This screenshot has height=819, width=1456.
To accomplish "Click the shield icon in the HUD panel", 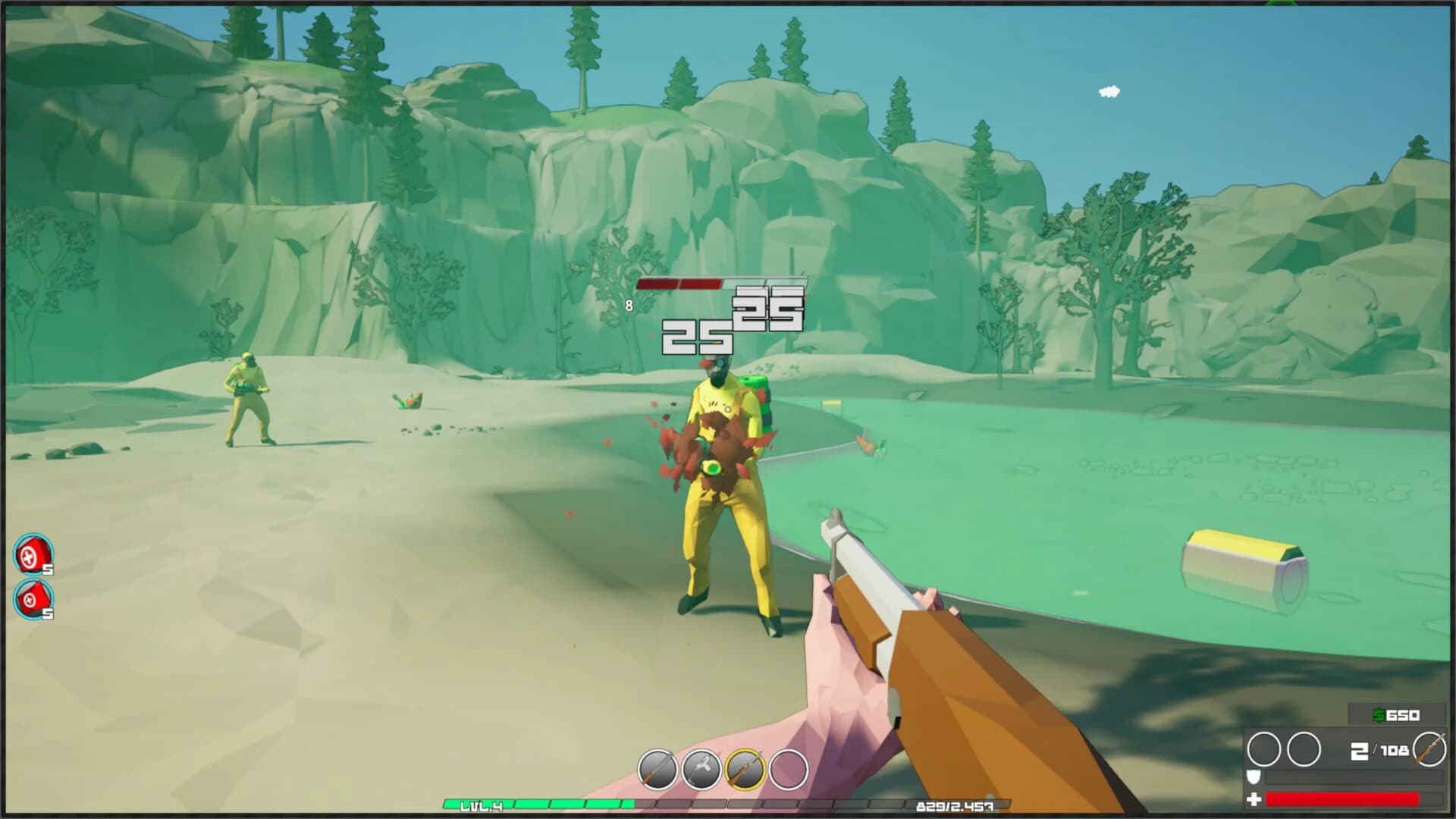I will [x=1254, y=778].
